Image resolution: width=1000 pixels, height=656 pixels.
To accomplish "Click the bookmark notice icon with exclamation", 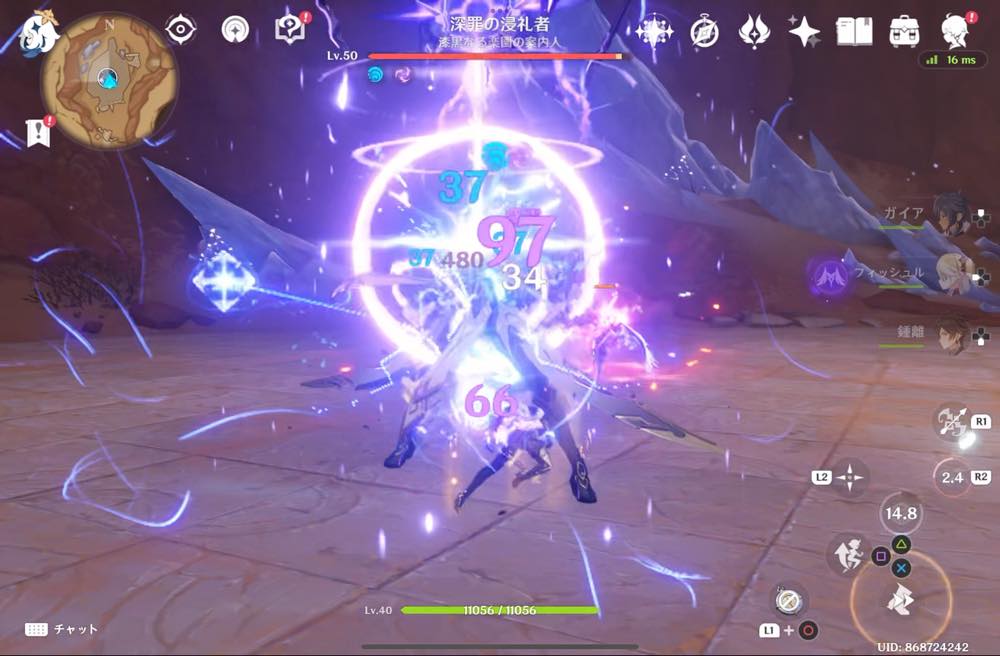I will point(38,131).
